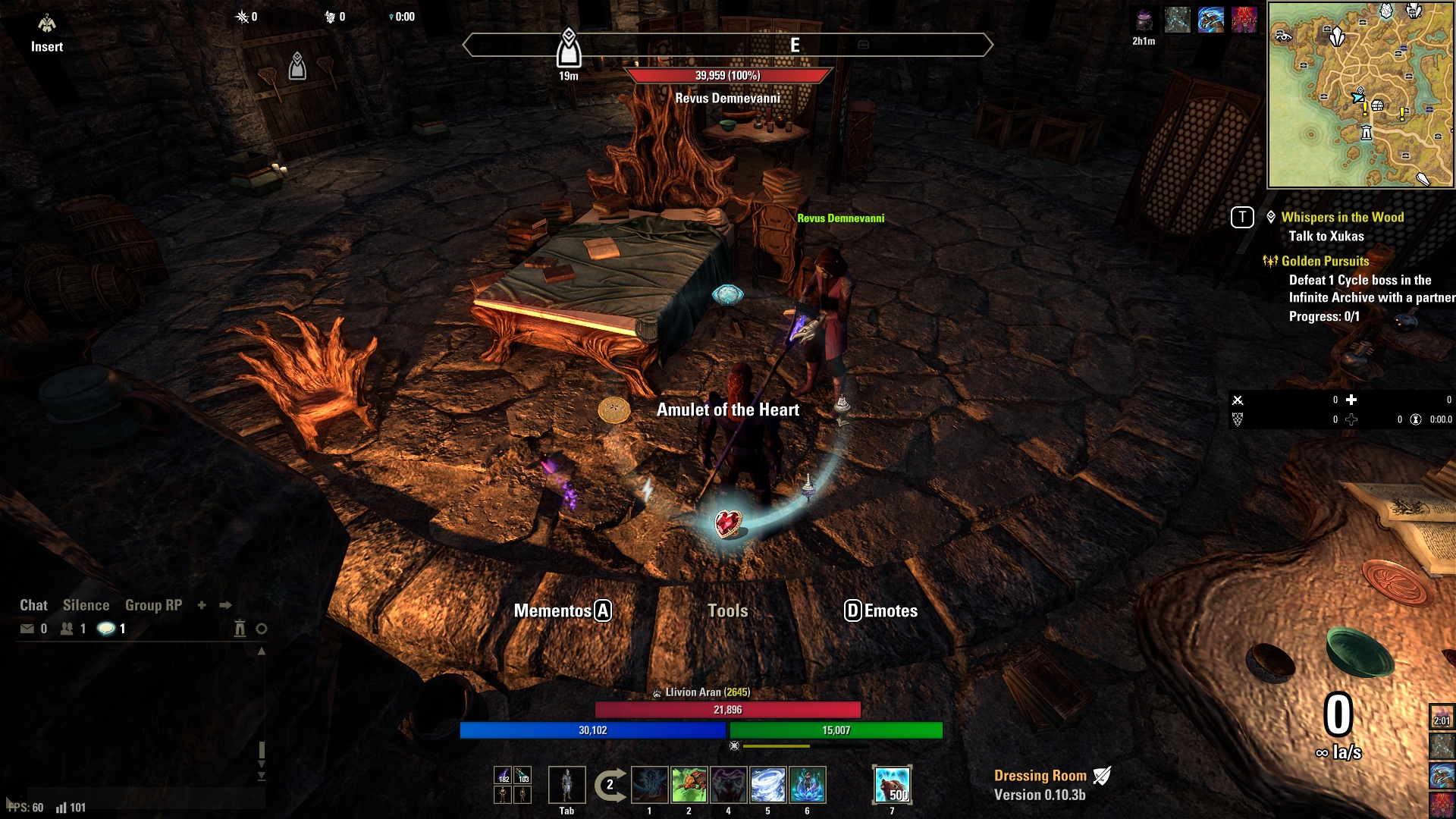Screen dimensions: 1456x819
Task: Open the Golden Pursuits tracker entry
Action: [1325, 261]
